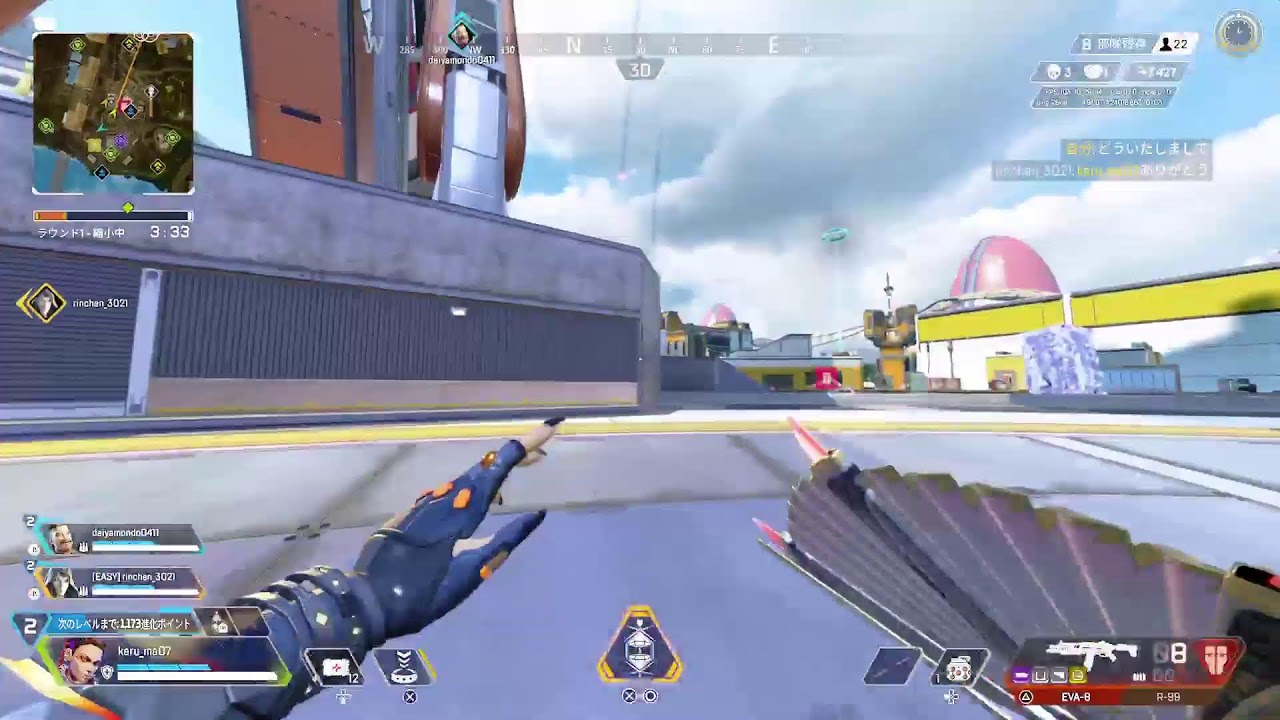Image resolution: width=1280 pixels, height=720 pixels.
Task: Click your karu_ma07 legend portrait
Action: click(82, 661)
